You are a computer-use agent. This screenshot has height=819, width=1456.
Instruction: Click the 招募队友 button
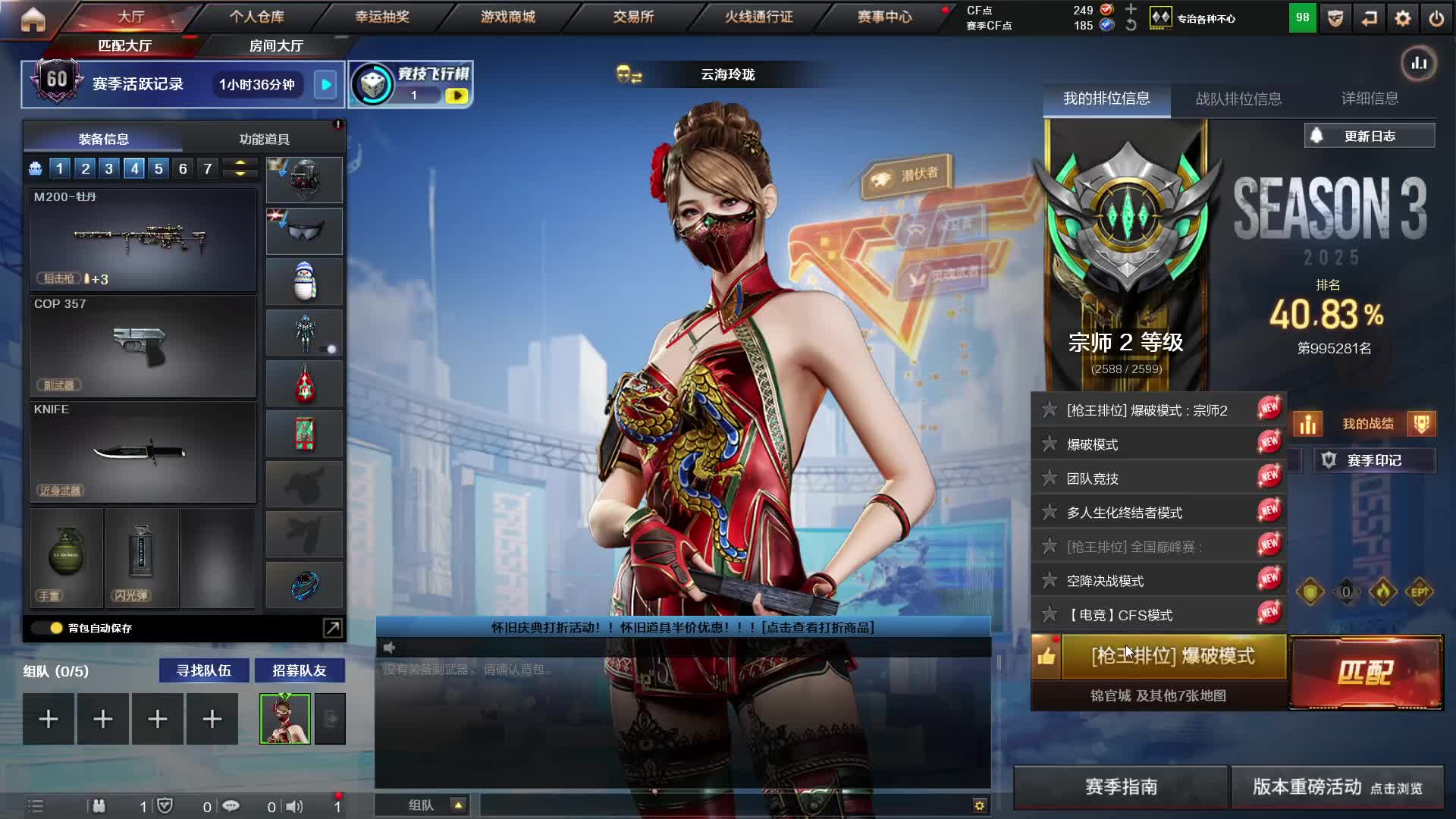point(299,670)
